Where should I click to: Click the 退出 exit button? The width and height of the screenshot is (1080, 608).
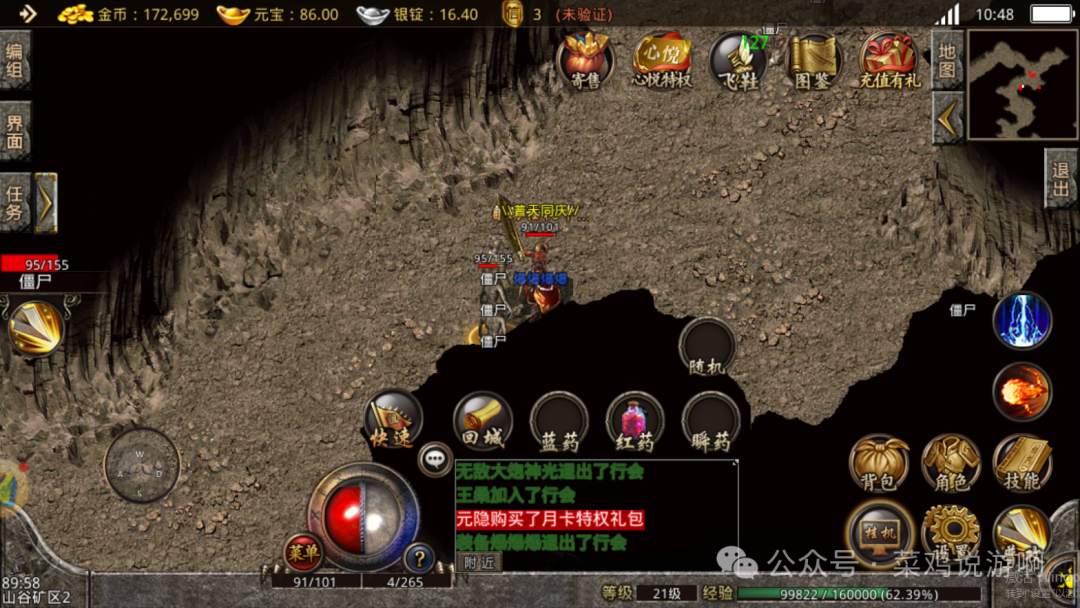tap(1061, 180)
